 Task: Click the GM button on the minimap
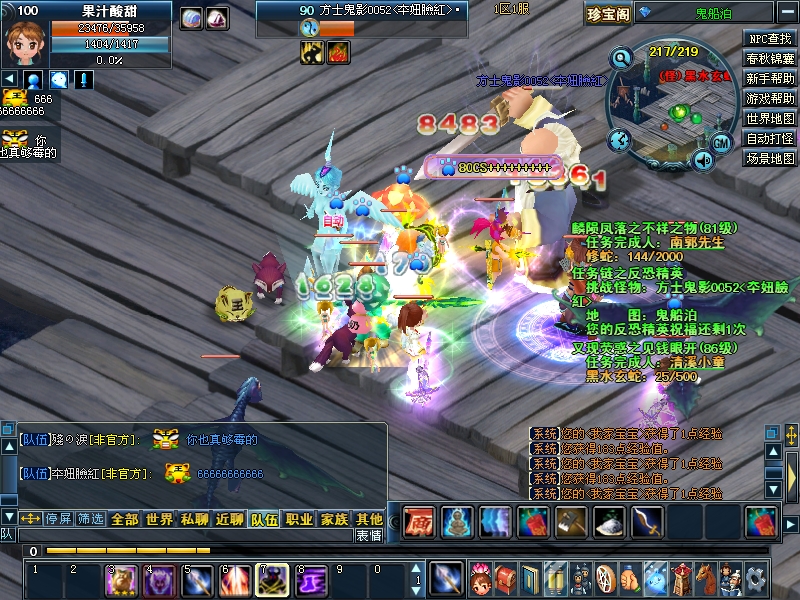[723, 143]
